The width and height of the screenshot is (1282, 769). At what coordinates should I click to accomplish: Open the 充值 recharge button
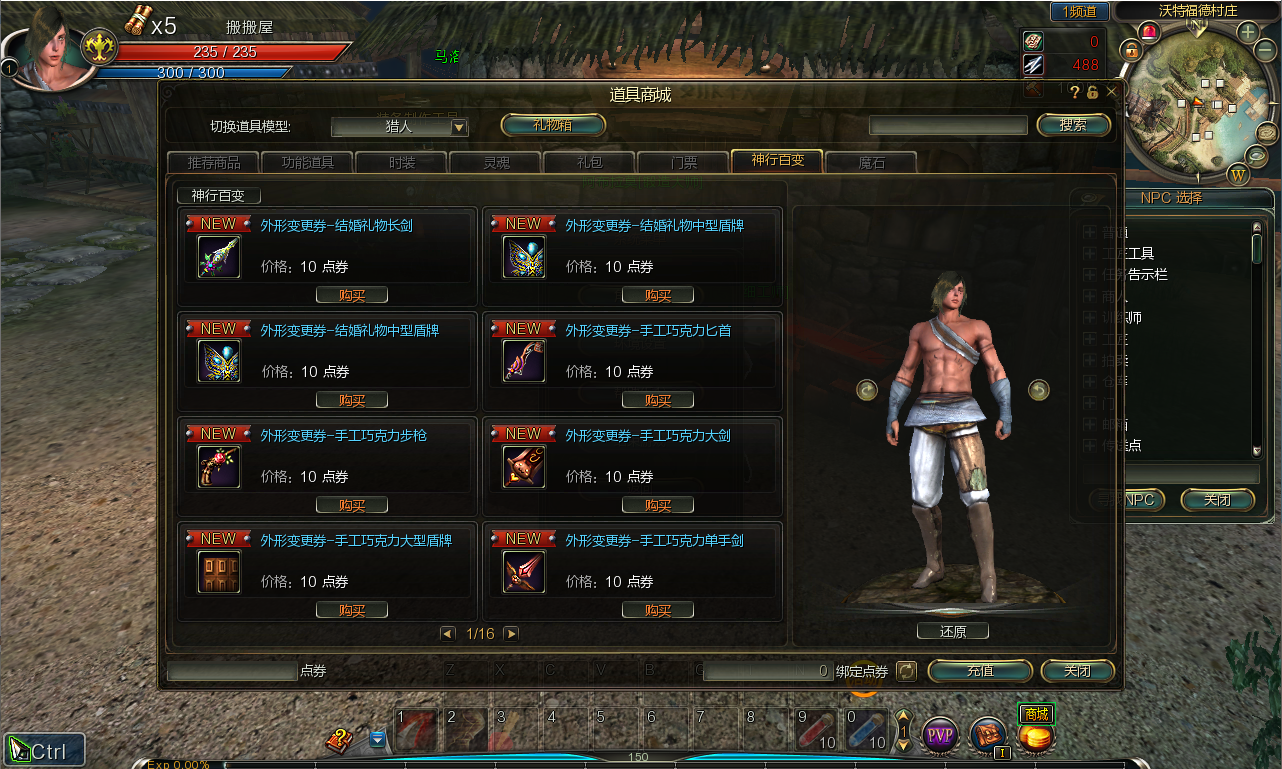point(980,671)
